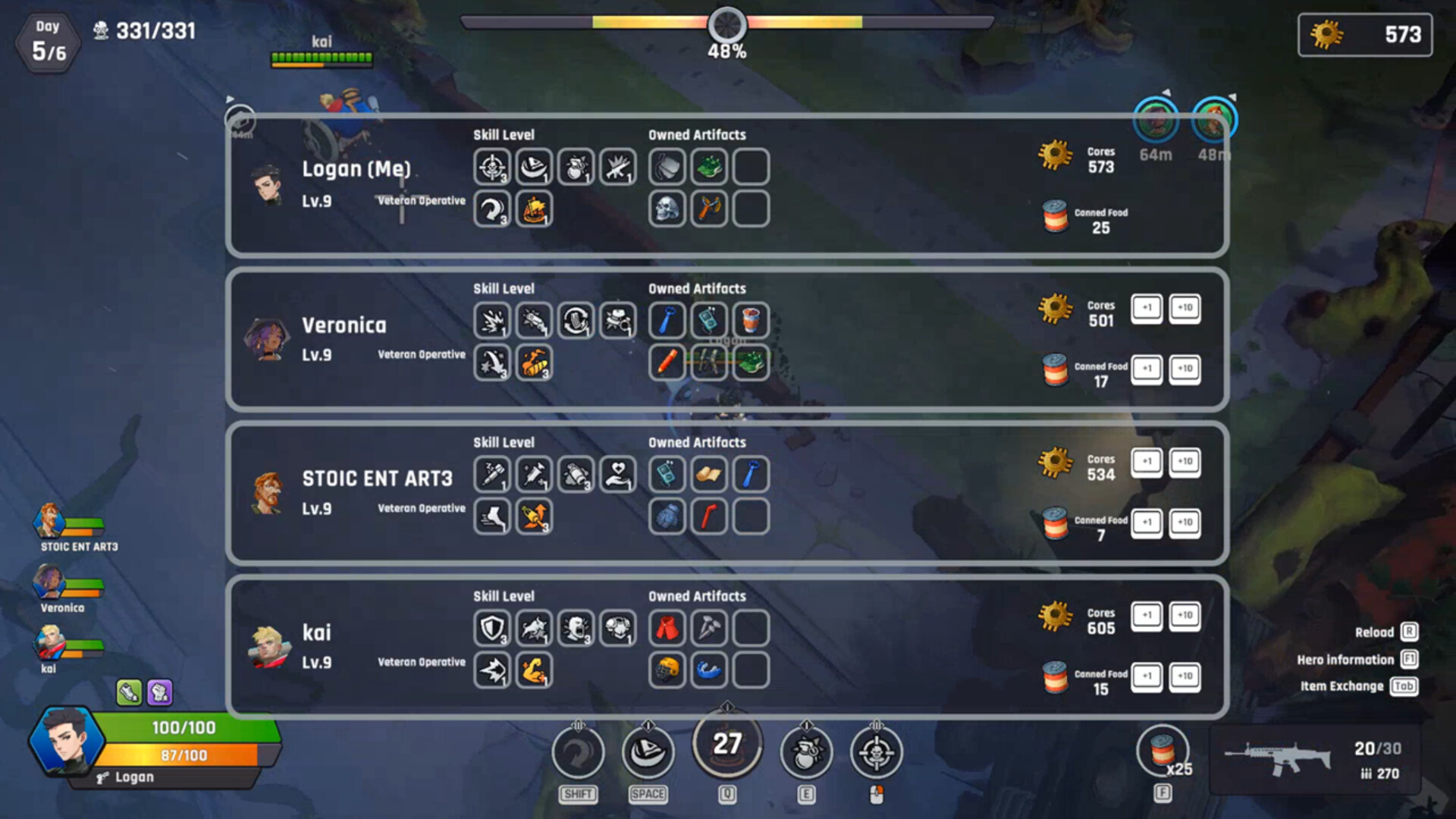Give Veronica +1 Cores

tap(1147, 309)
